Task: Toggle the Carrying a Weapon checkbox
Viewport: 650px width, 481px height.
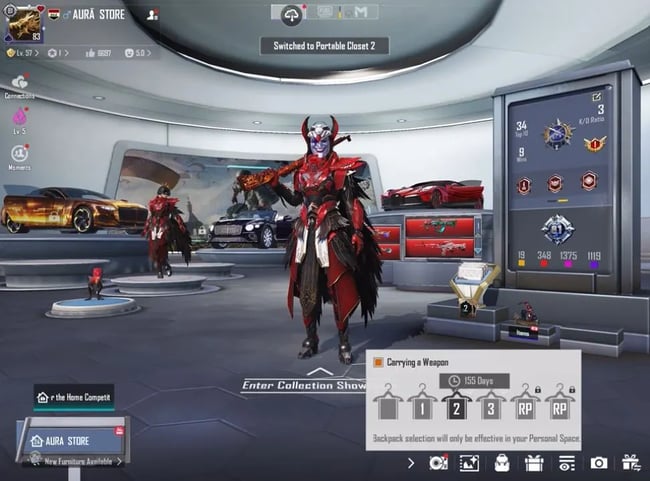Action: coord(378,362)
